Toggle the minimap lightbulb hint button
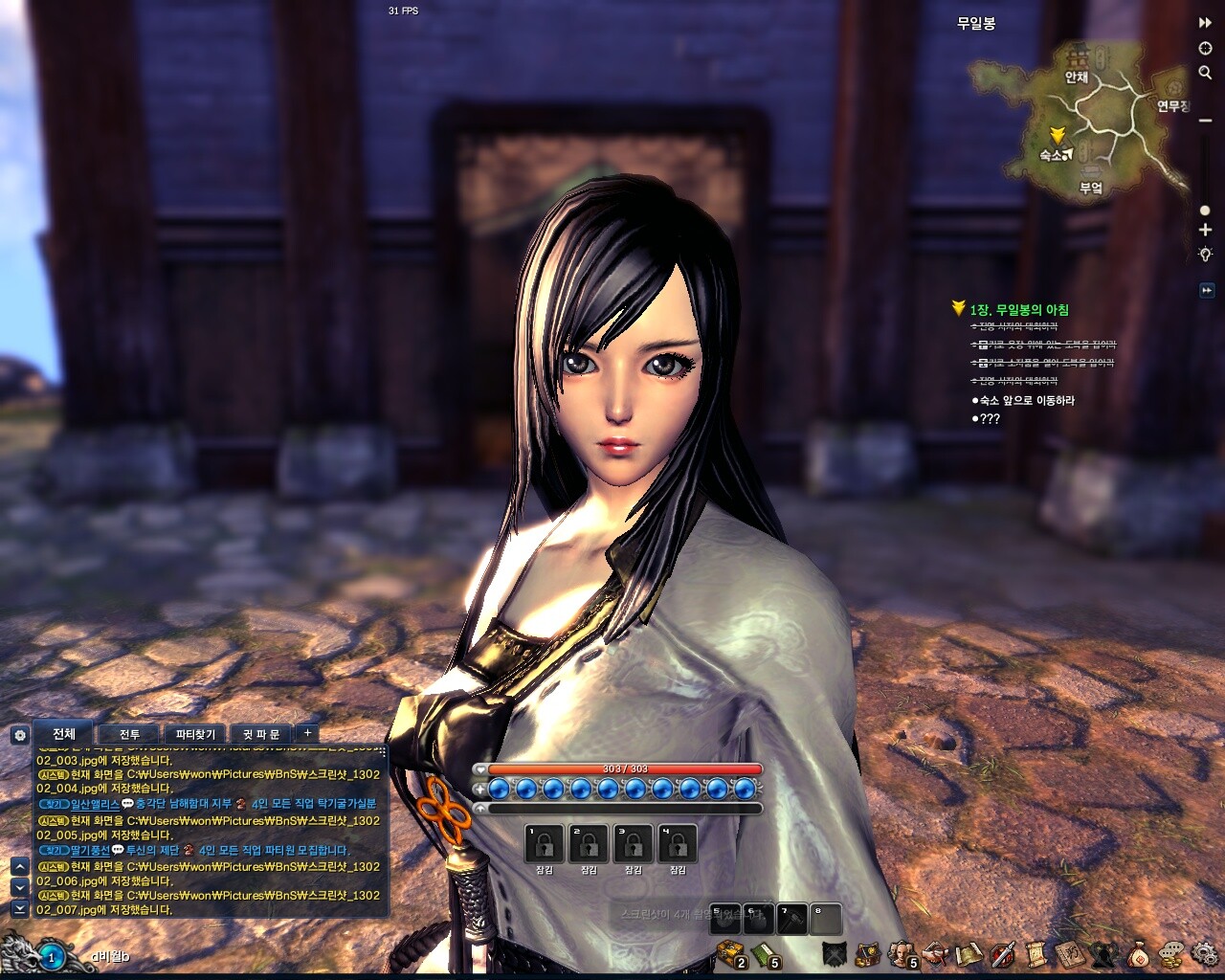Image resolution: width=1225 pixels, height=980 pixels. click(x=1206, y=256)
